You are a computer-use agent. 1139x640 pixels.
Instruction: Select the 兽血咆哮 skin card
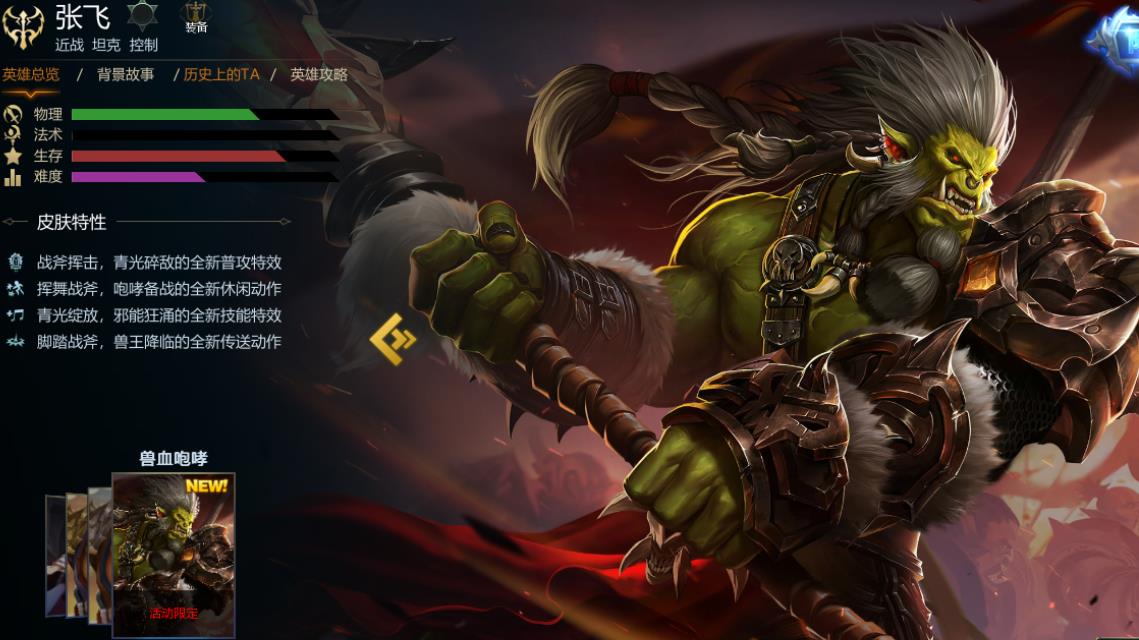173,554
